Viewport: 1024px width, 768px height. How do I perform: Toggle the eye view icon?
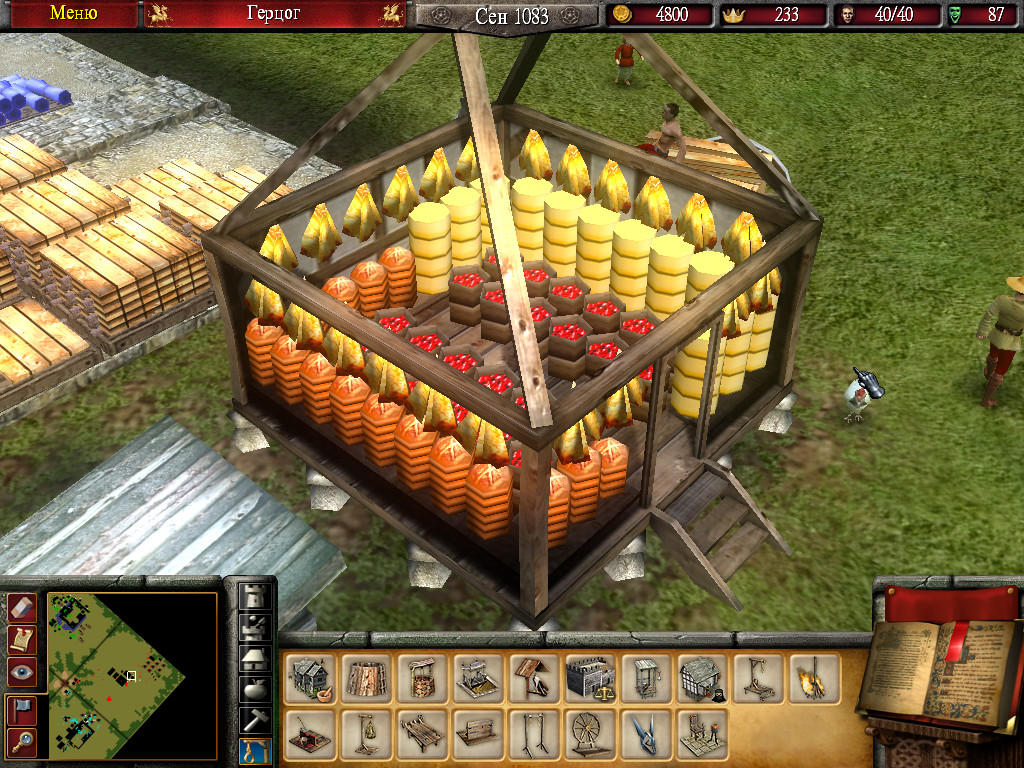click(x=22, y=673)
